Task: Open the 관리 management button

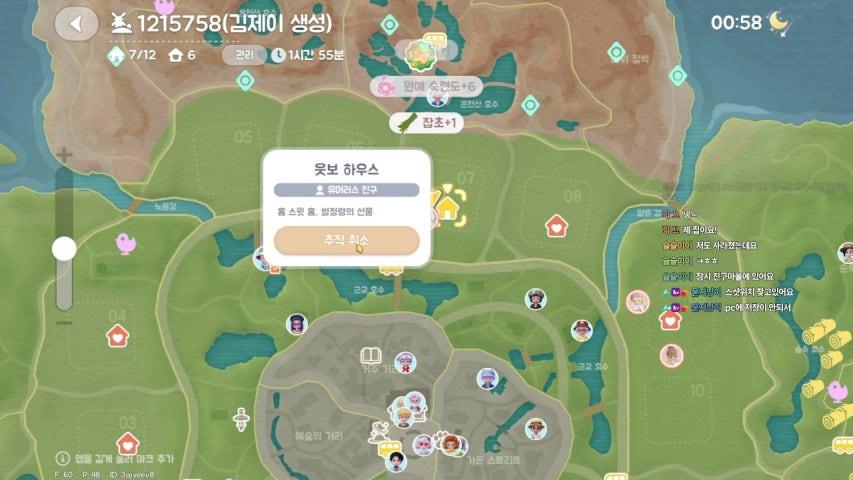Action: tap(244, 55)
